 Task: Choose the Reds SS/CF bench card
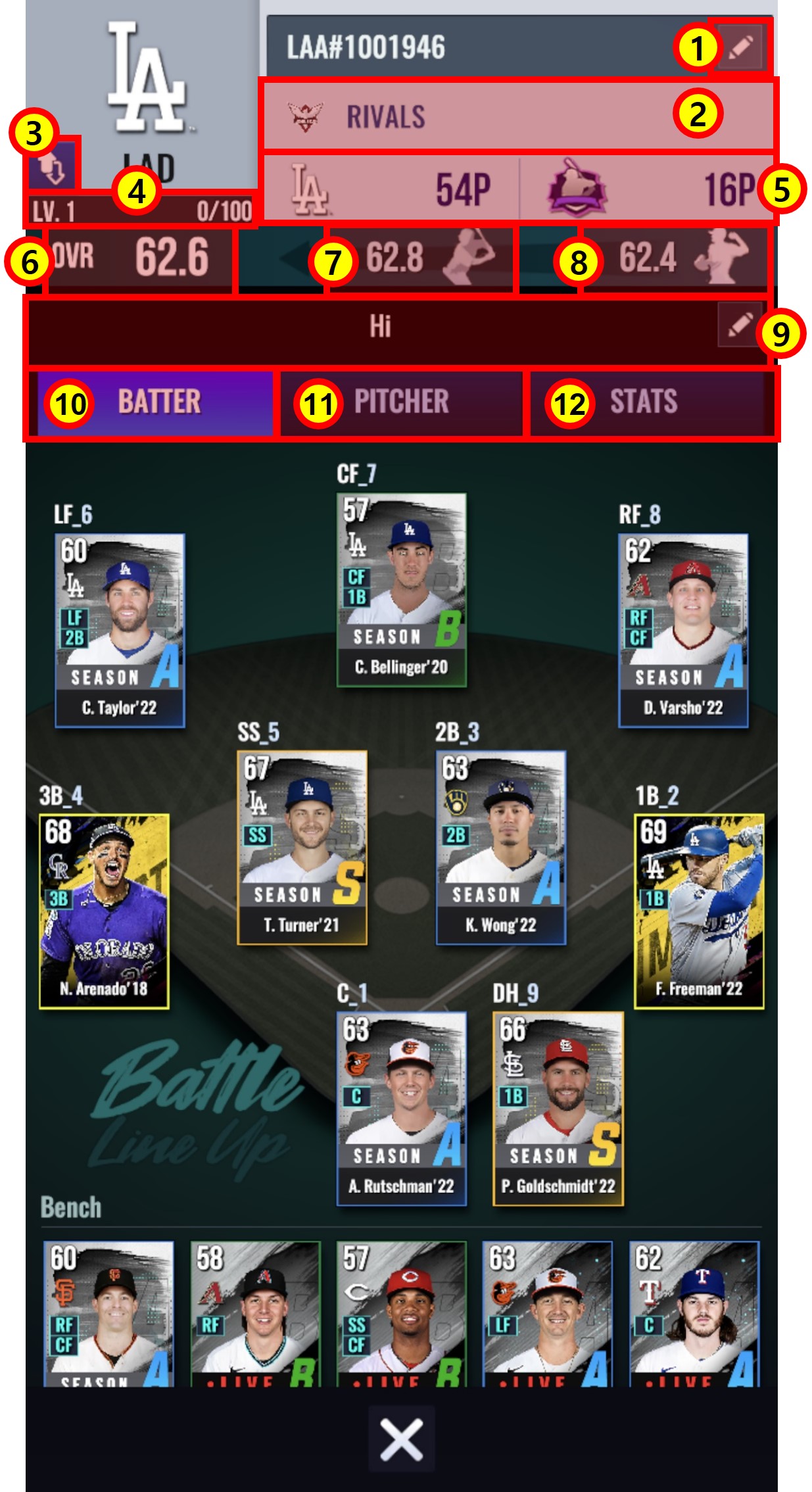401,1313
